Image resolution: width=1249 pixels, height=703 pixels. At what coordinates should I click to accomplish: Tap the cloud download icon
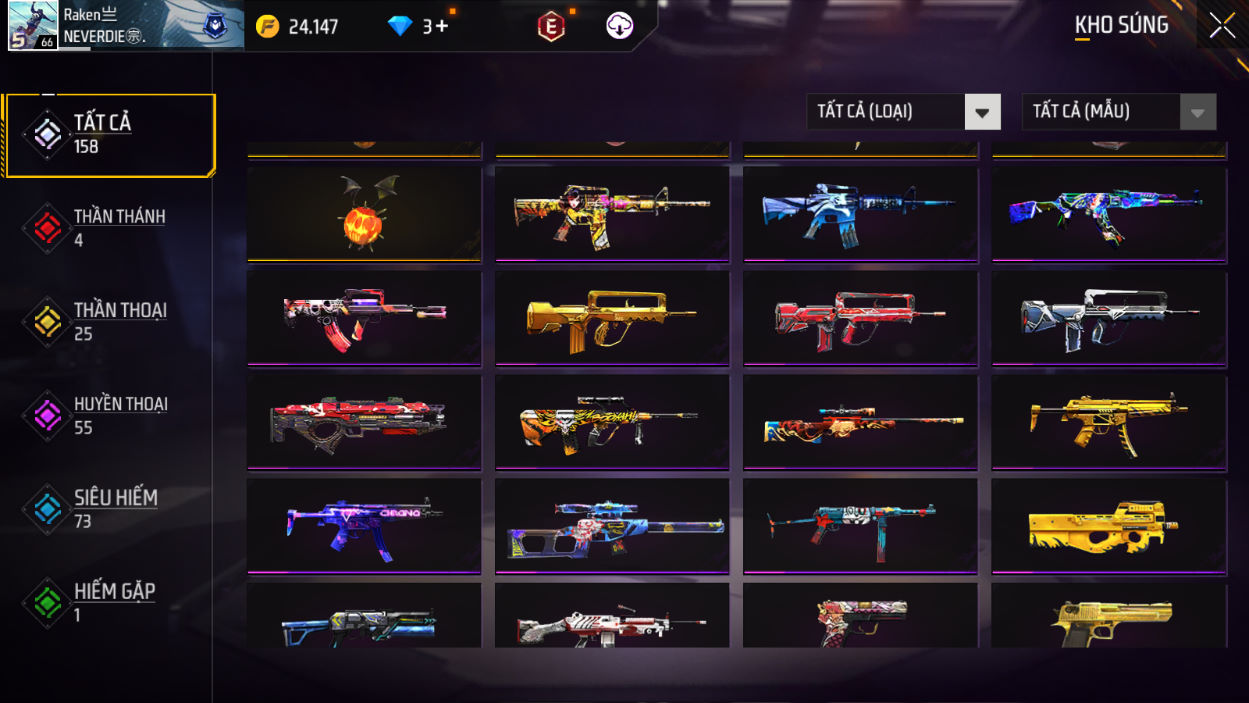[620, 26]
